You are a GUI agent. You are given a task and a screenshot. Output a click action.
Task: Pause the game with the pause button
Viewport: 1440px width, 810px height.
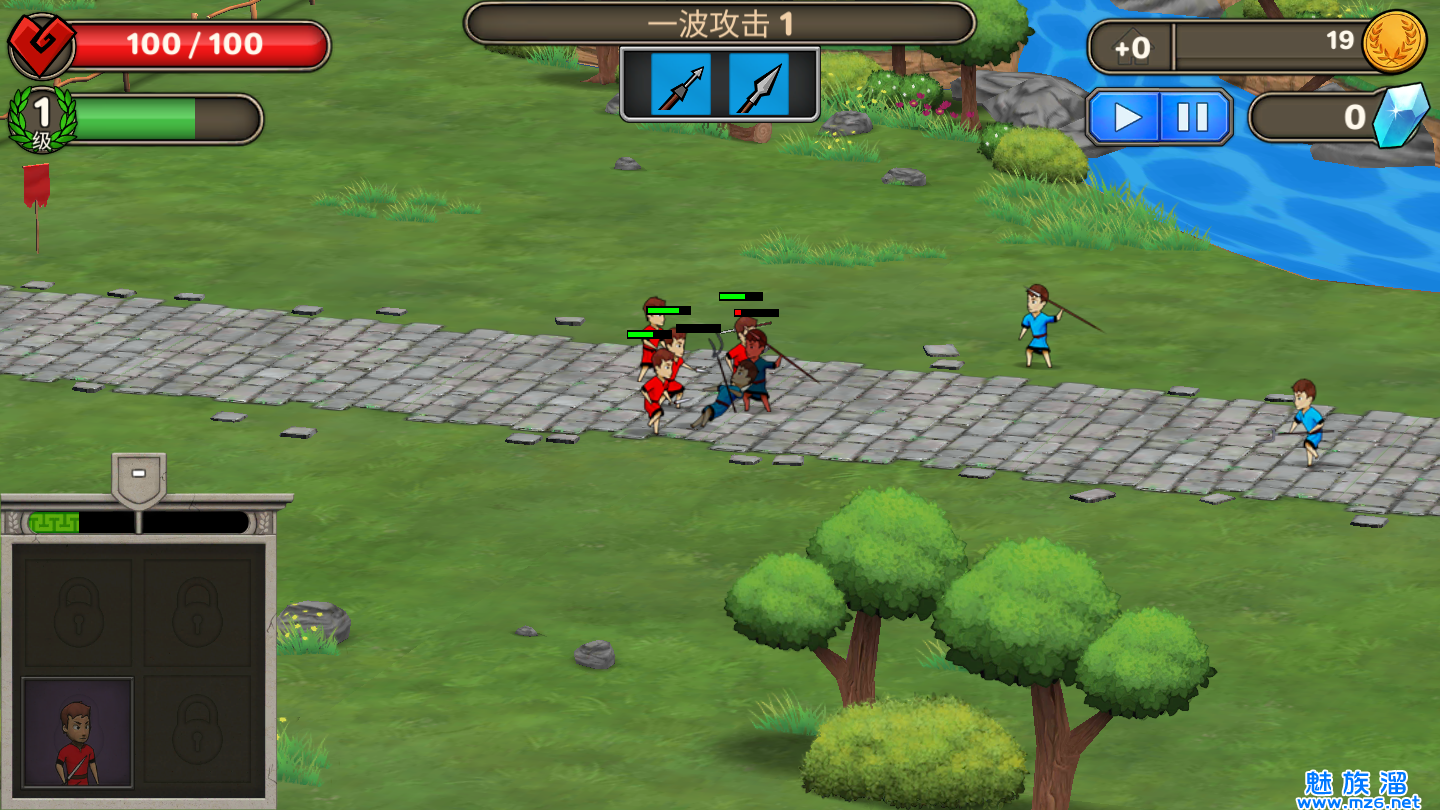(x=1193, y=117)
